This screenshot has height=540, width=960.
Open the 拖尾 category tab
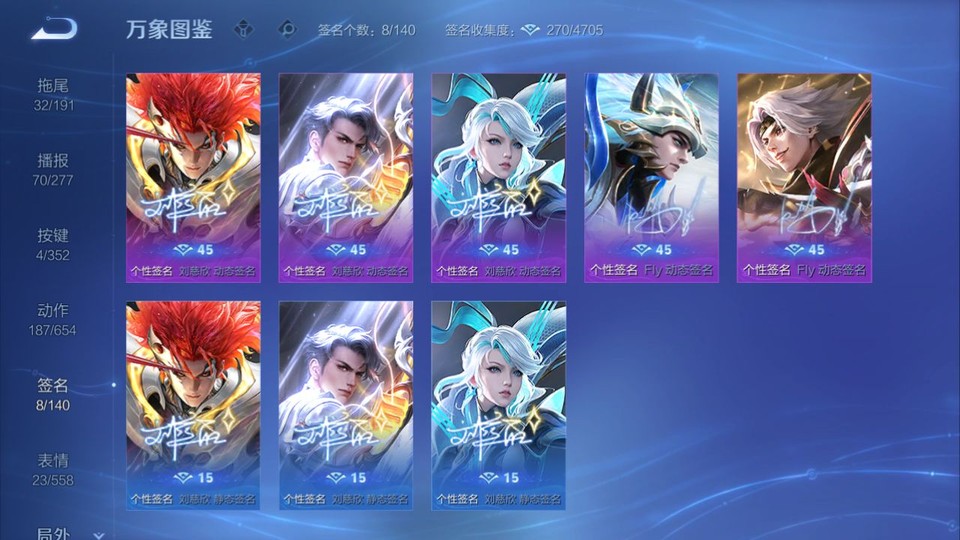pos(53,94)
